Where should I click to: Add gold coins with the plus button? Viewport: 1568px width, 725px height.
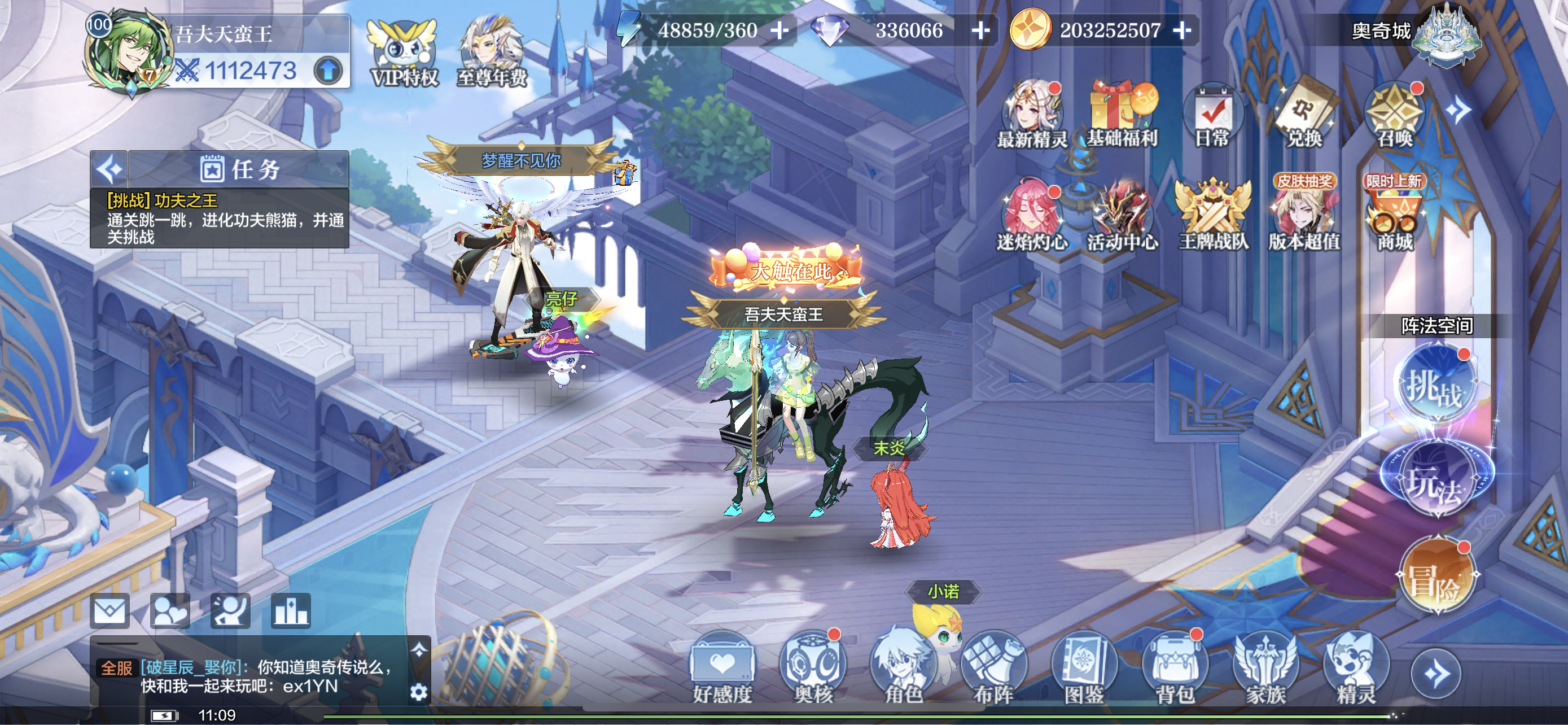tap(1181, 30)
